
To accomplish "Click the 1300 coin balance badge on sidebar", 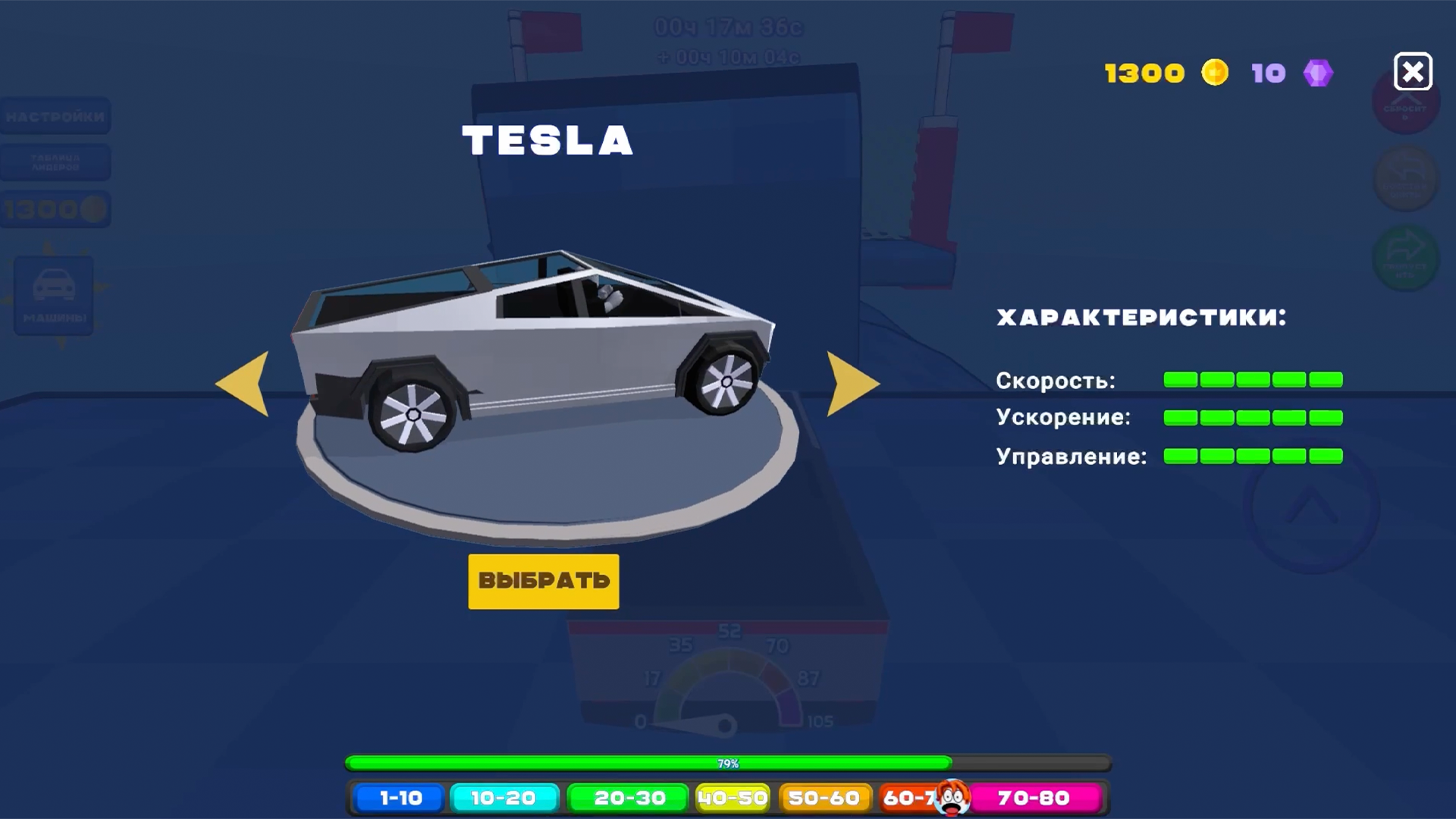I will tap(56, 210).
